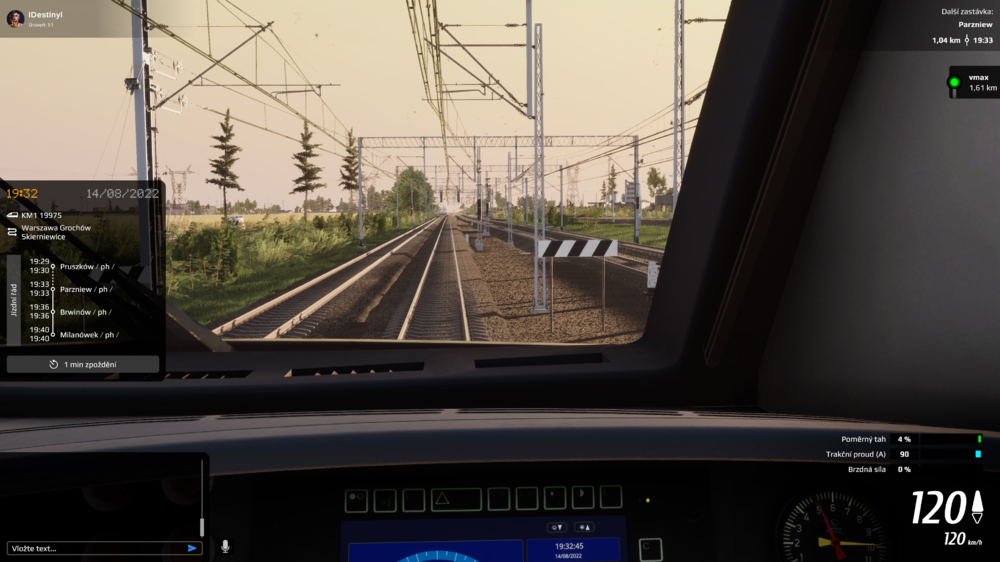Send the chat message with the blue arrow
This screenshot has width=1000, height=562.
[x=192, y=548]
